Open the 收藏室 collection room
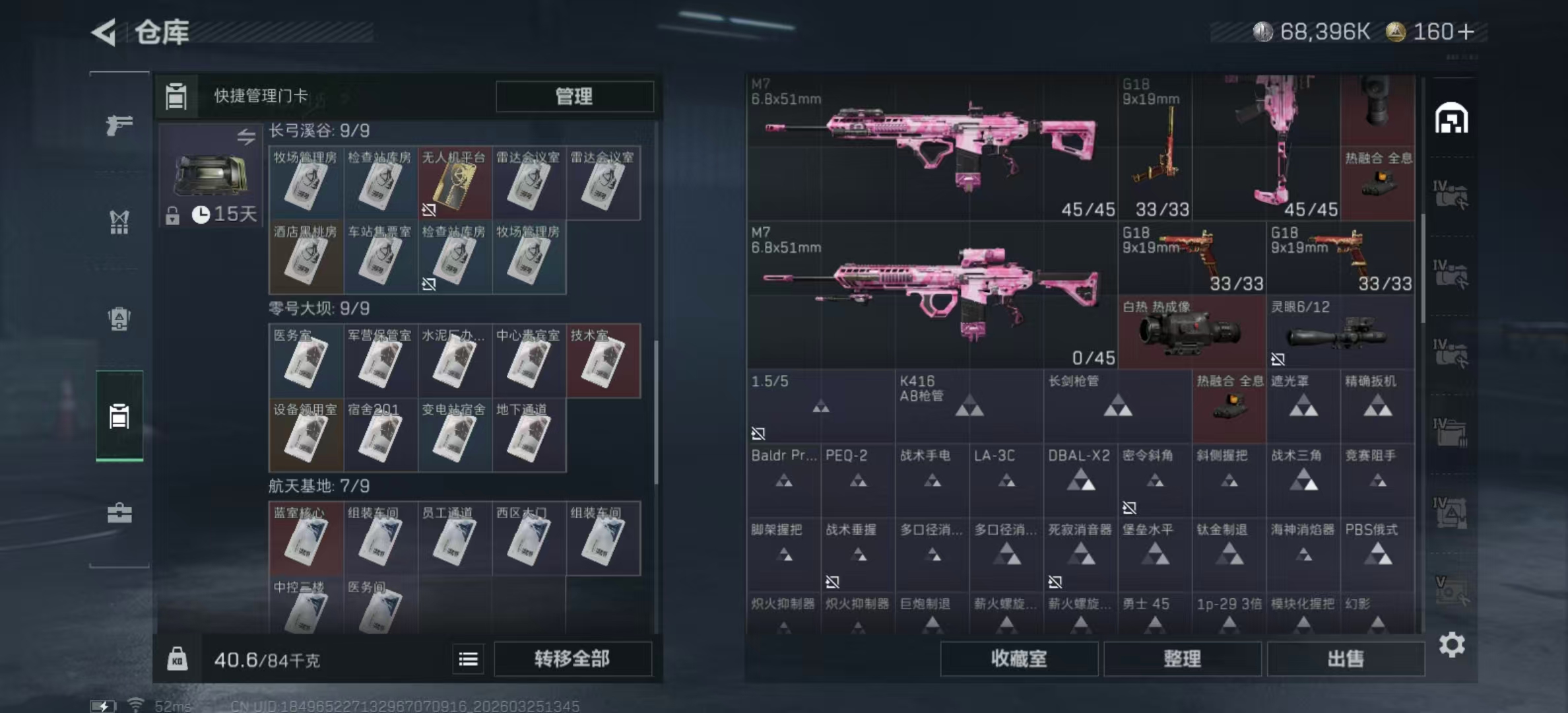 tap(1018, 659)
